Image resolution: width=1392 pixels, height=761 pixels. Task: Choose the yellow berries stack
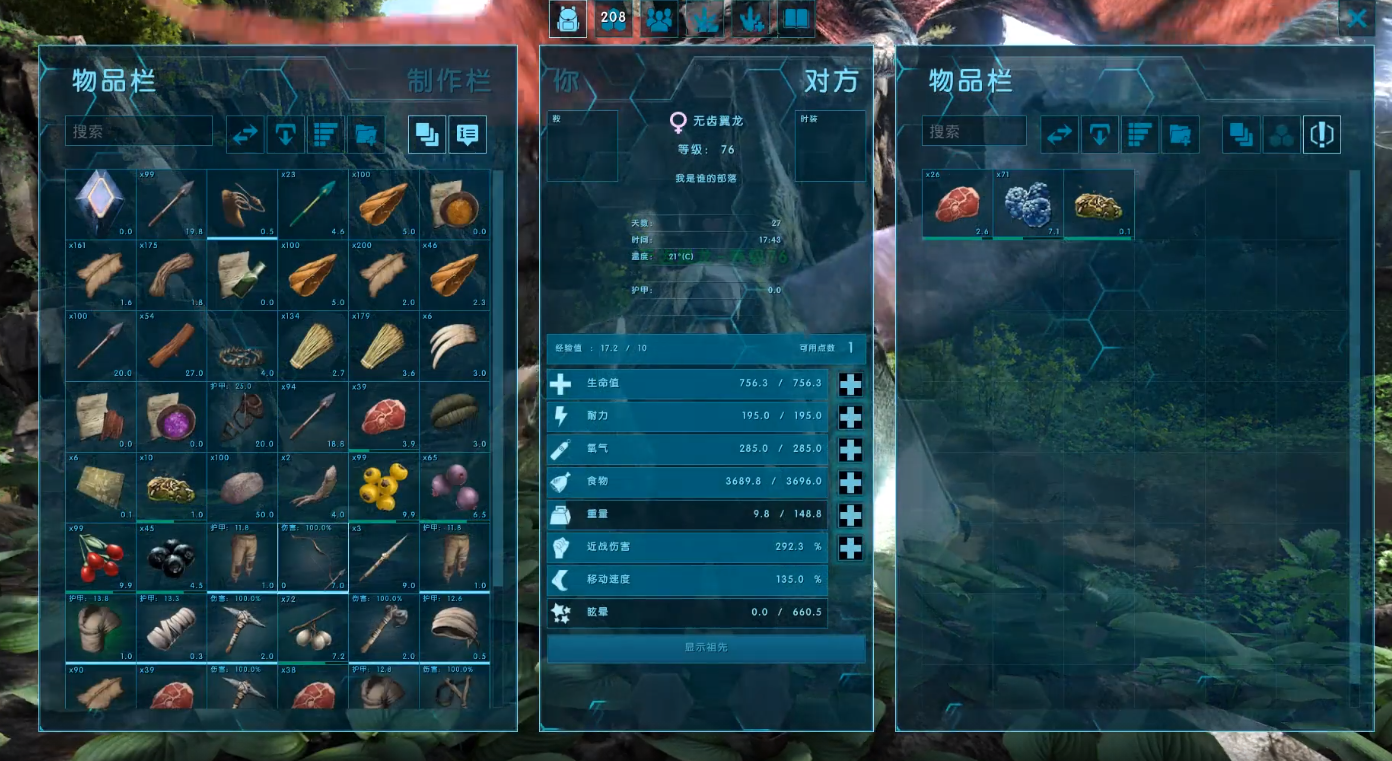tap(384, 486)
